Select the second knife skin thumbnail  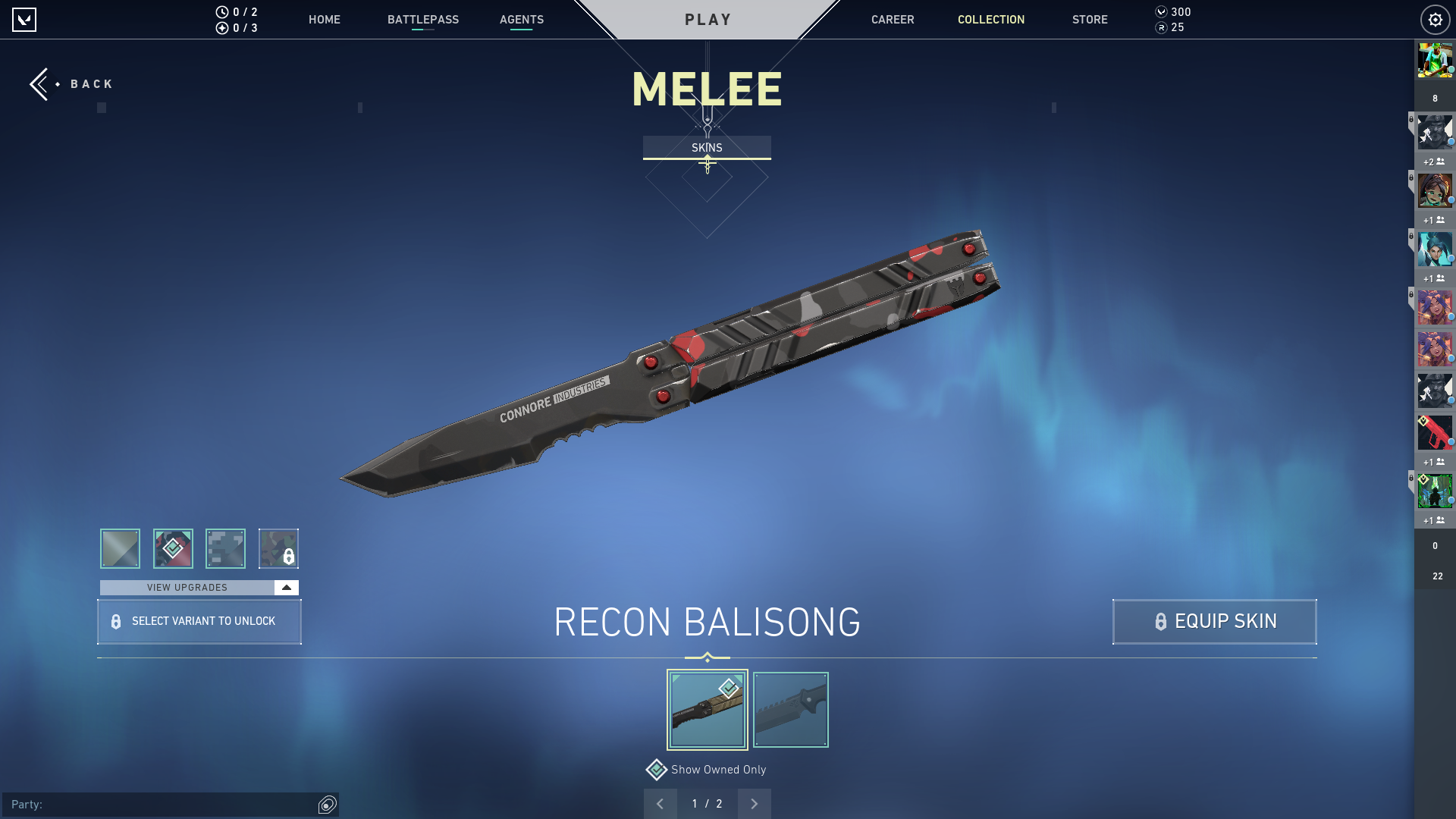[x=790, y=710]
